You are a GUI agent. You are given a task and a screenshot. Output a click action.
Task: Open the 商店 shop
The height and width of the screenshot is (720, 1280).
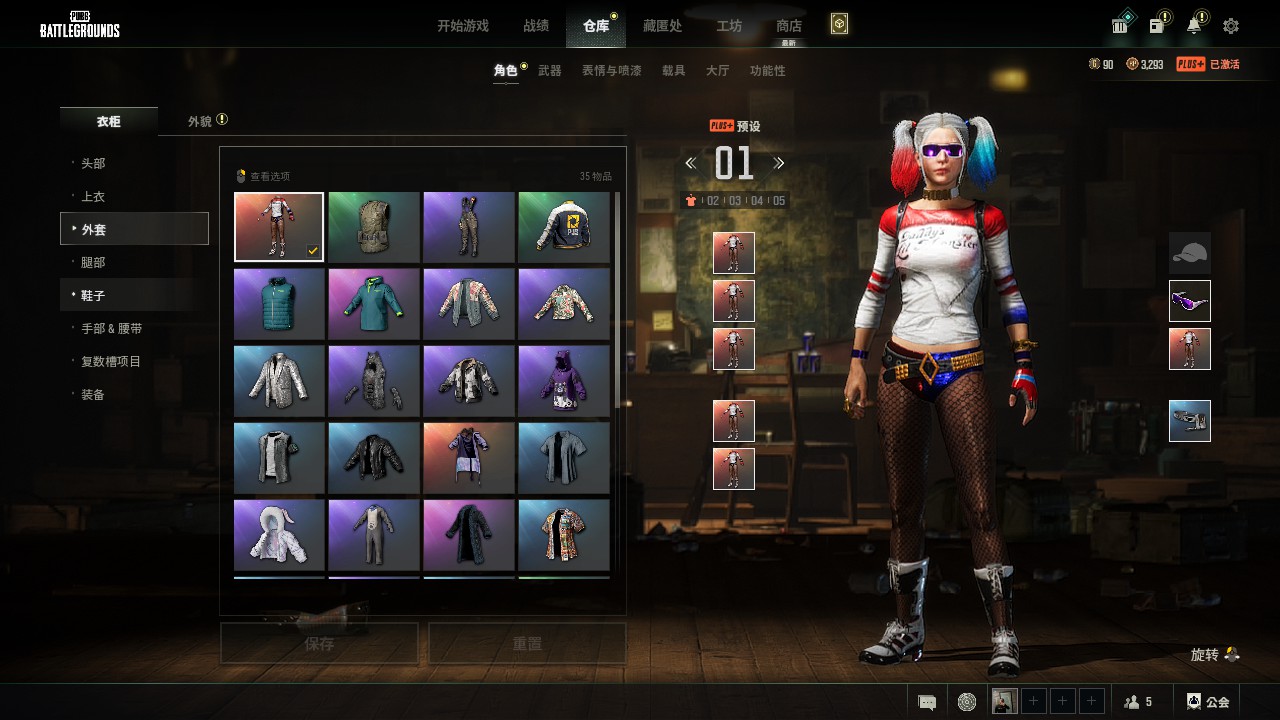789,26
